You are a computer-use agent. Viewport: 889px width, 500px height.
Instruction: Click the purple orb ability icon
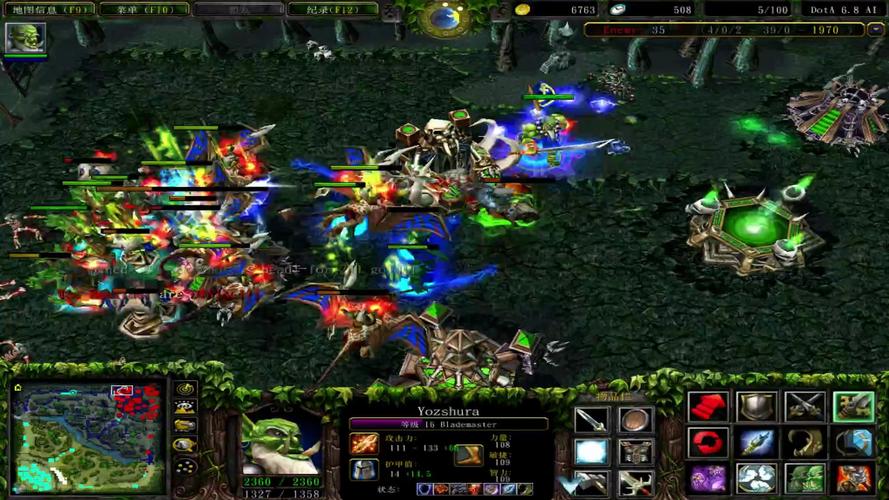point(707,477)
